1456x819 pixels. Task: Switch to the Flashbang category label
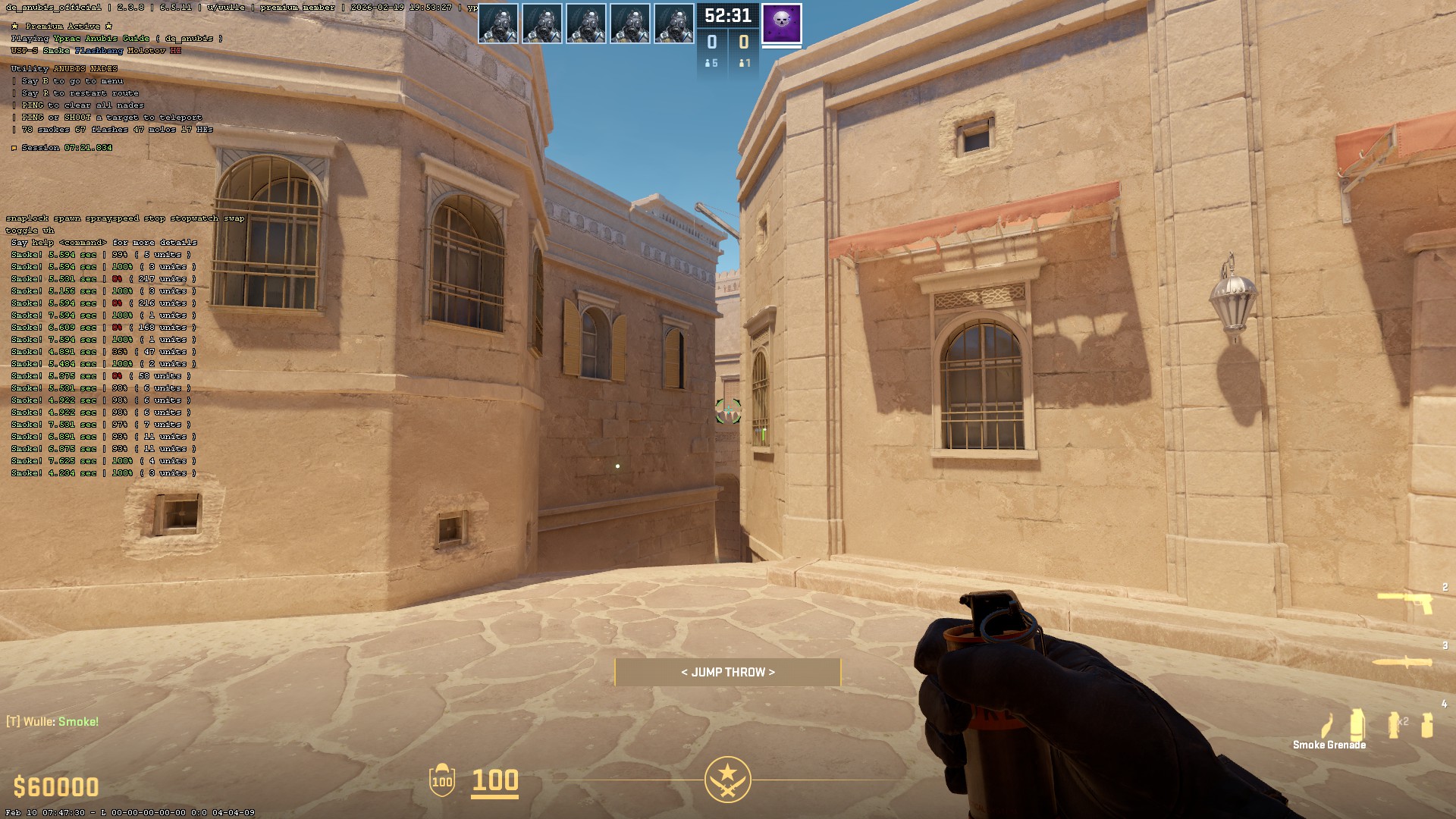click(x=99, y=50)
